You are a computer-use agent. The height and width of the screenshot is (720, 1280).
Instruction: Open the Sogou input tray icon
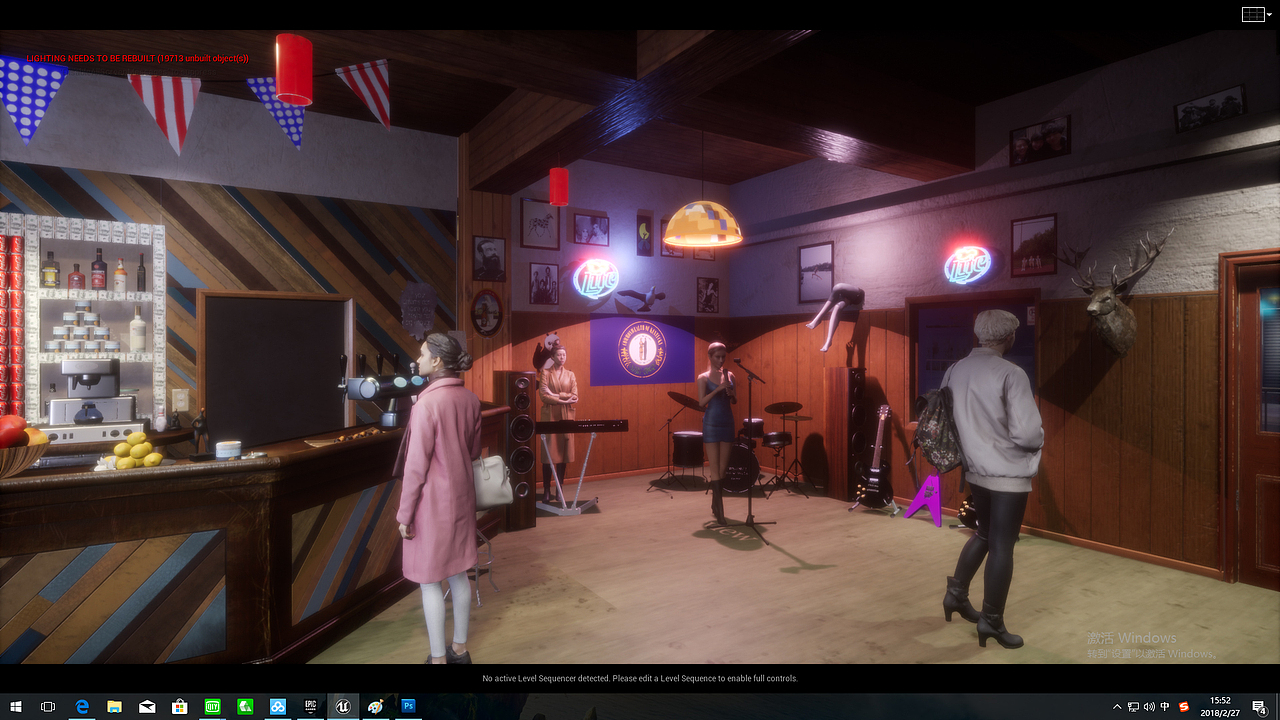pyautogui.click(x=1182, y=707)
